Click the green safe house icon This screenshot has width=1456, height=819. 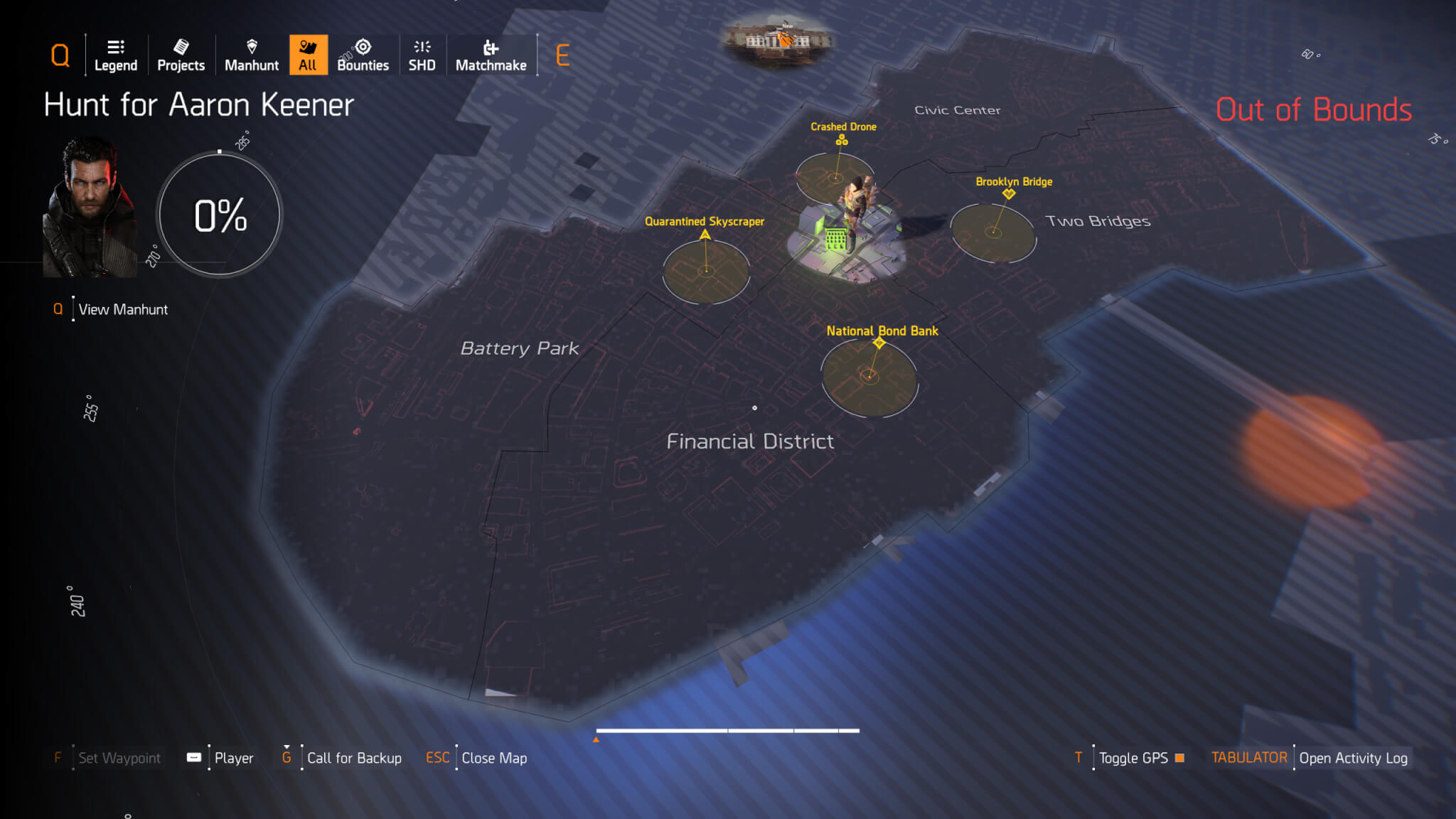[x=836, y=239]
